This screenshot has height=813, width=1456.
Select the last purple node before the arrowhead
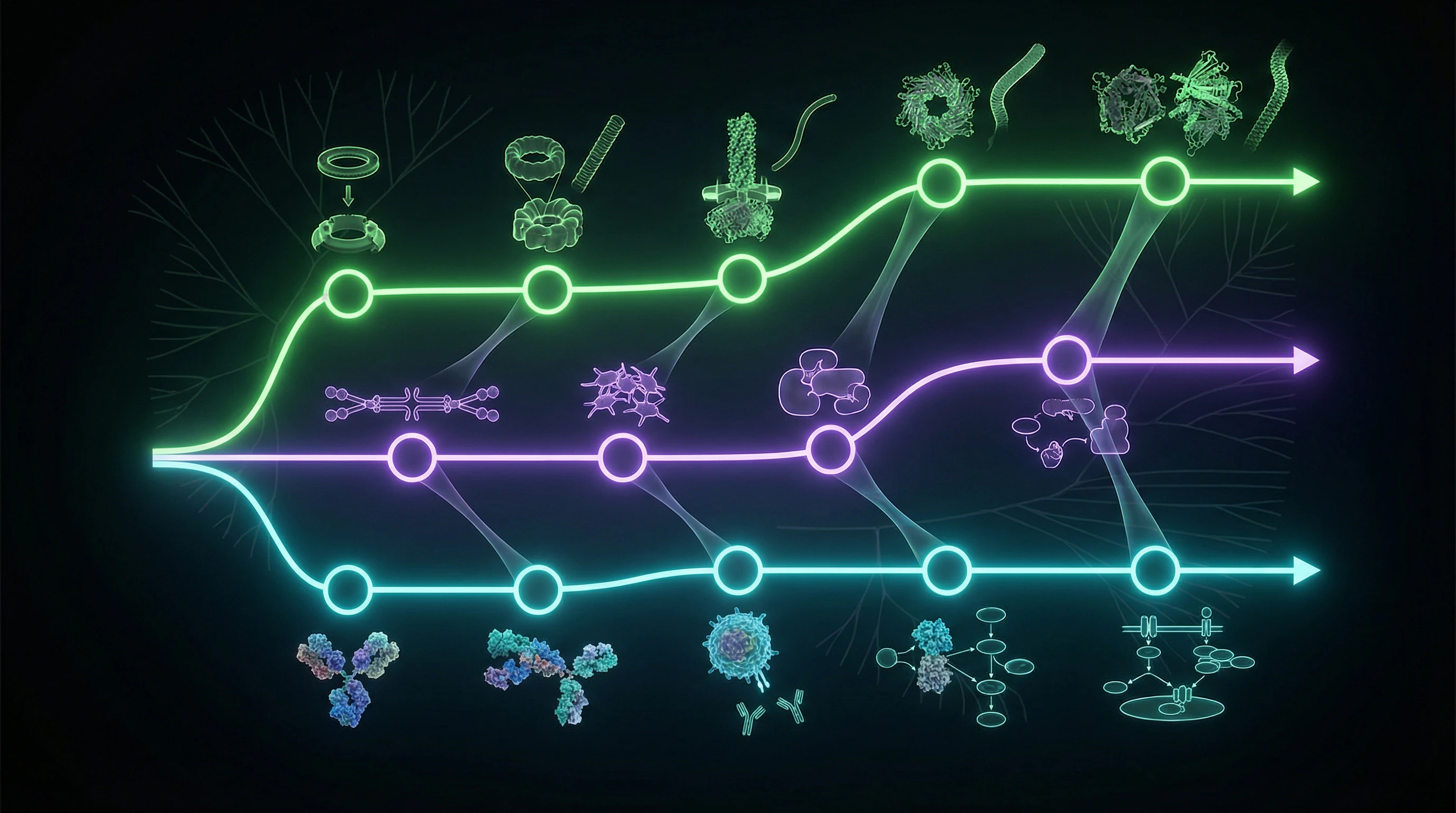pyautogui.click(x=1067, y=359)
